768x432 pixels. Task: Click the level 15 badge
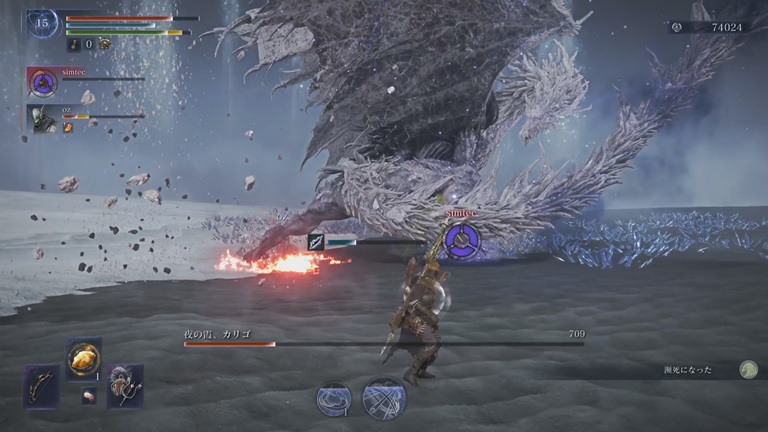(42, 23)
